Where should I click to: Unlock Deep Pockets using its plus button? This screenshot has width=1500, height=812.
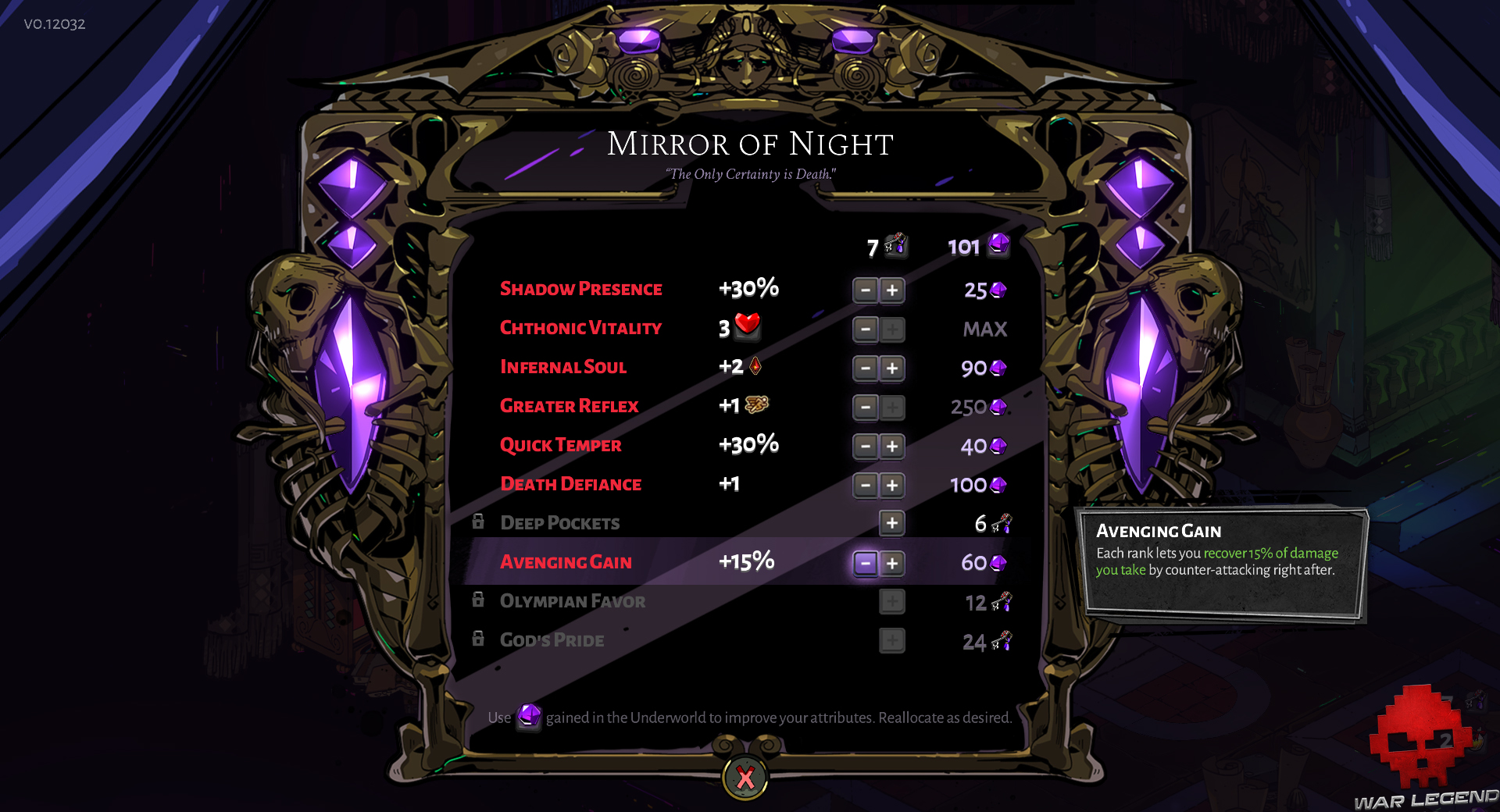pyautogui.click(x=891, y=524)
